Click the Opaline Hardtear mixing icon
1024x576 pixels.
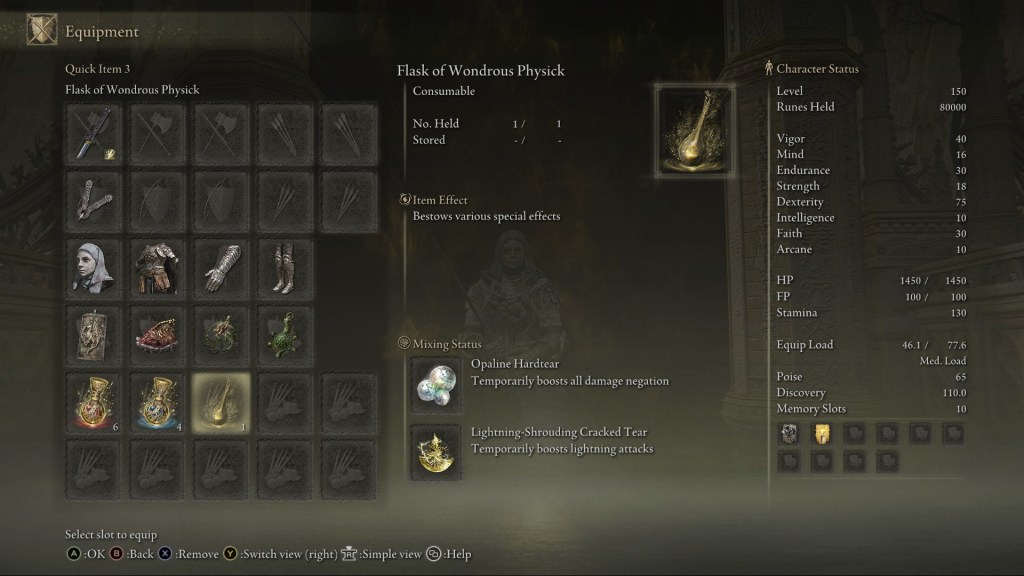[438, 385]
